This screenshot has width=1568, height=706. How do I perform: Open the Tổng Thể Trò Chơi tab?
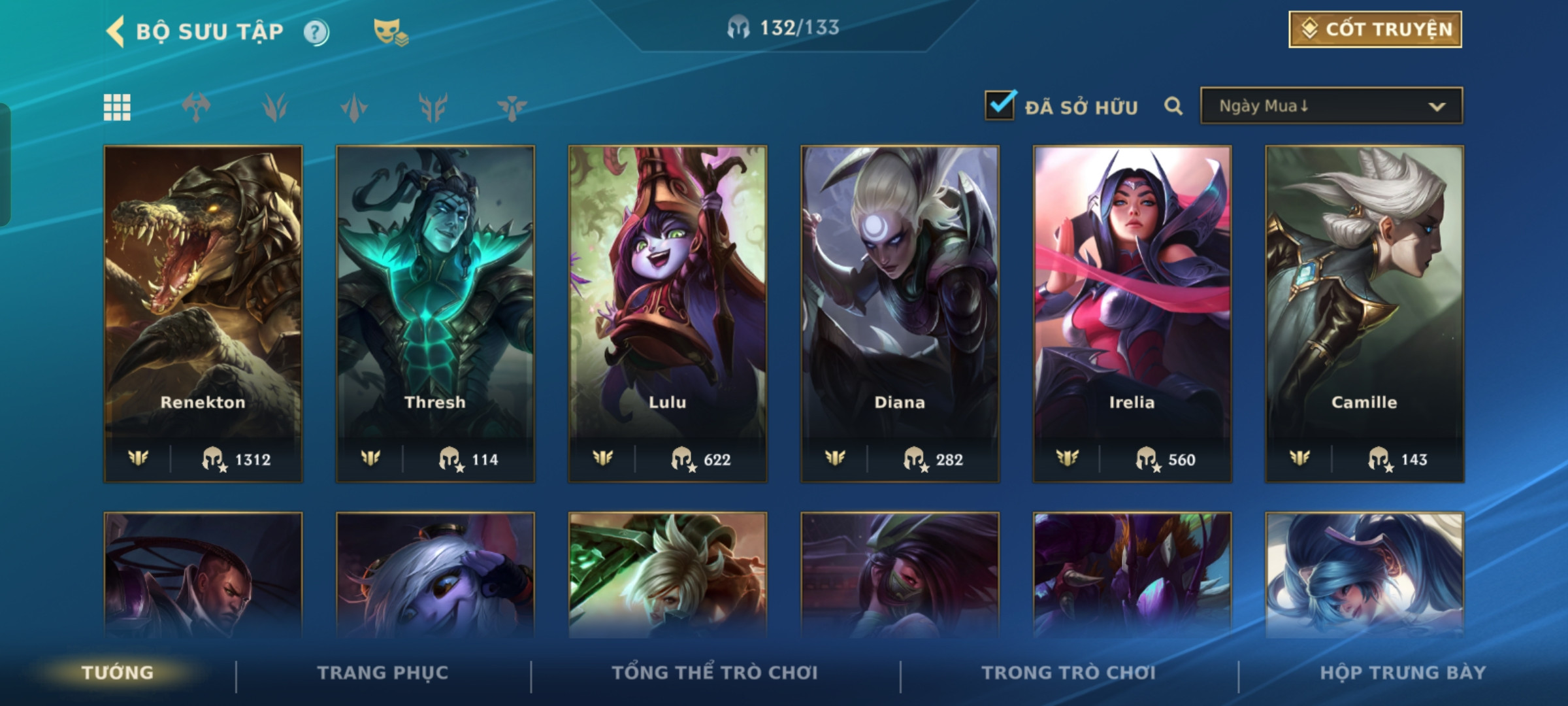(x=715, y=673)
